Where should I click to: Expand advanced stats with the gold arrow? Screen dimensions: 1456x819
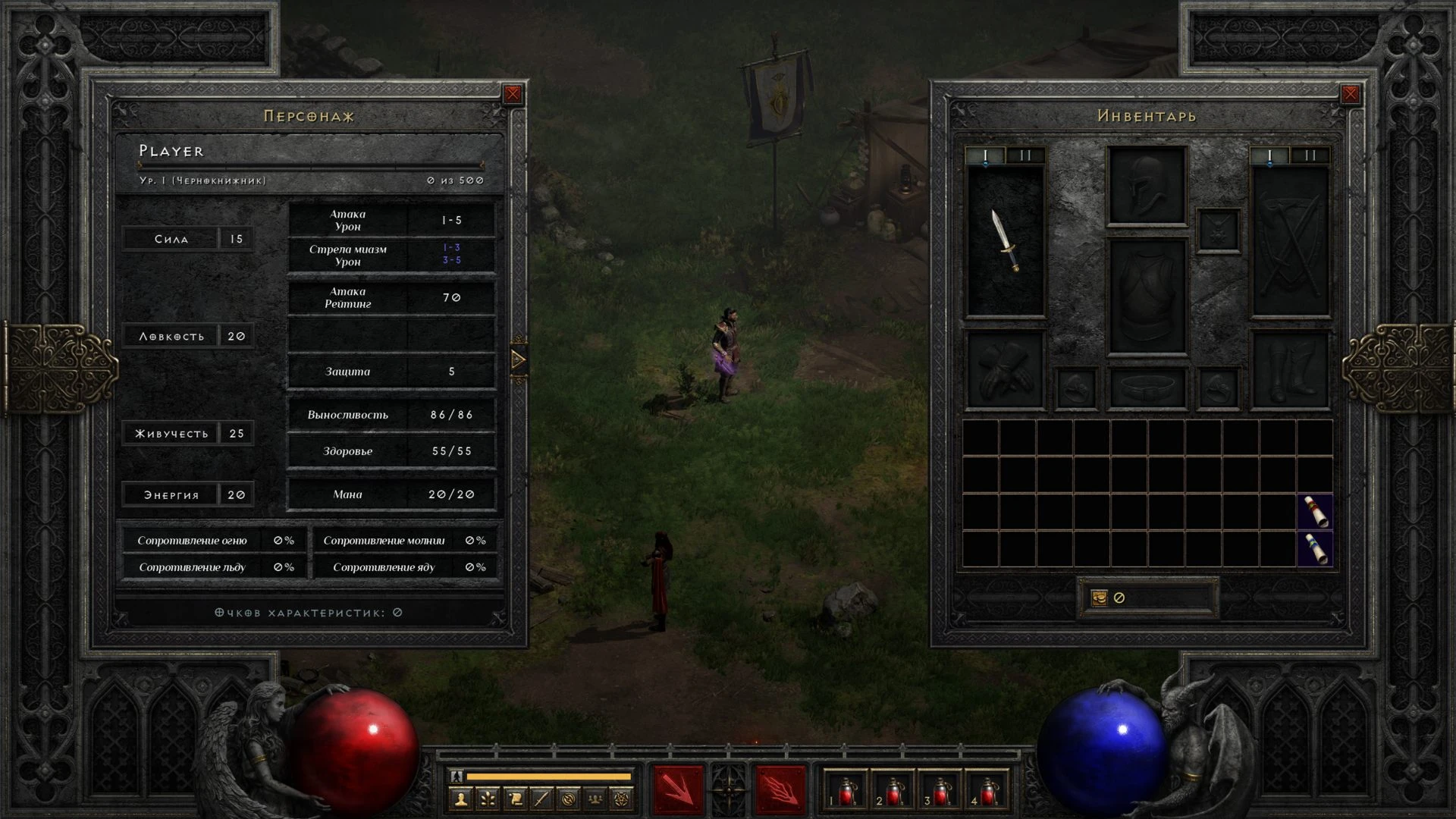click(x=519, y=359)
